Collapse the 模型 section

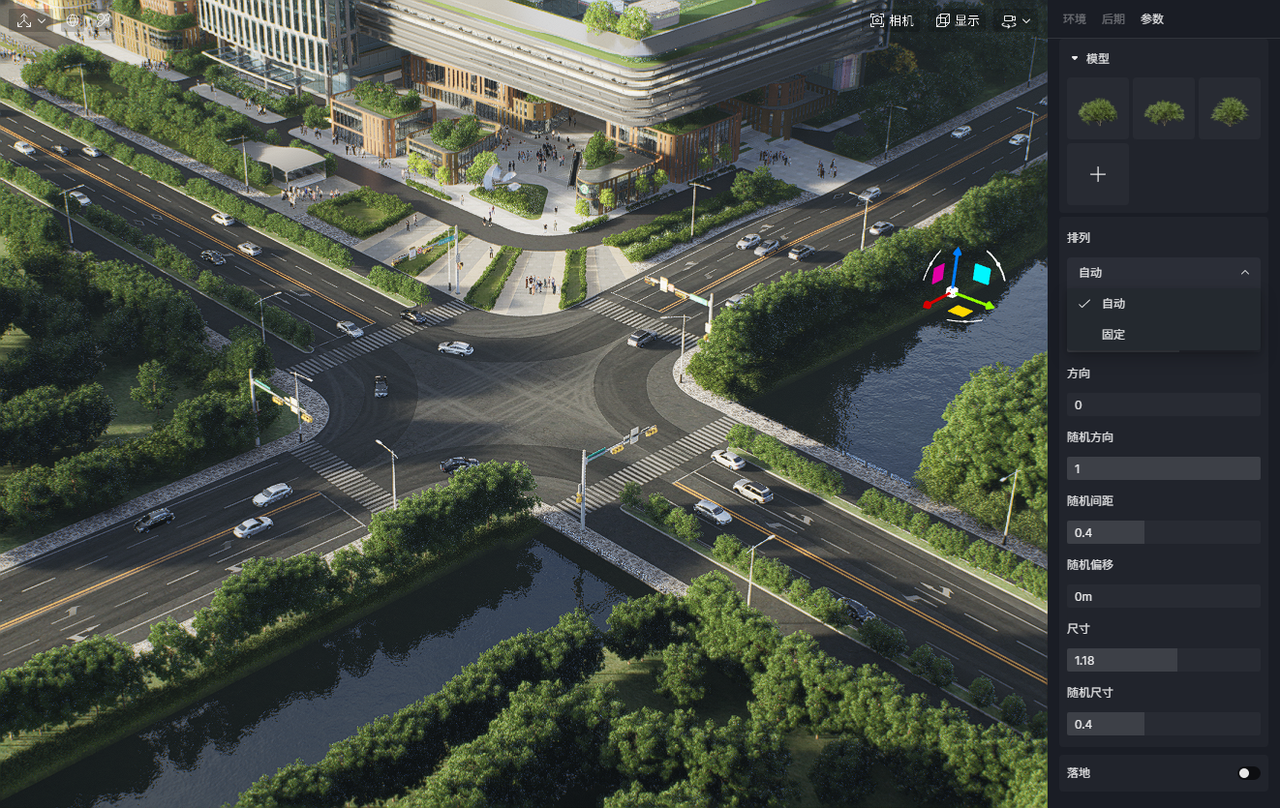(x=1075, y=59)
